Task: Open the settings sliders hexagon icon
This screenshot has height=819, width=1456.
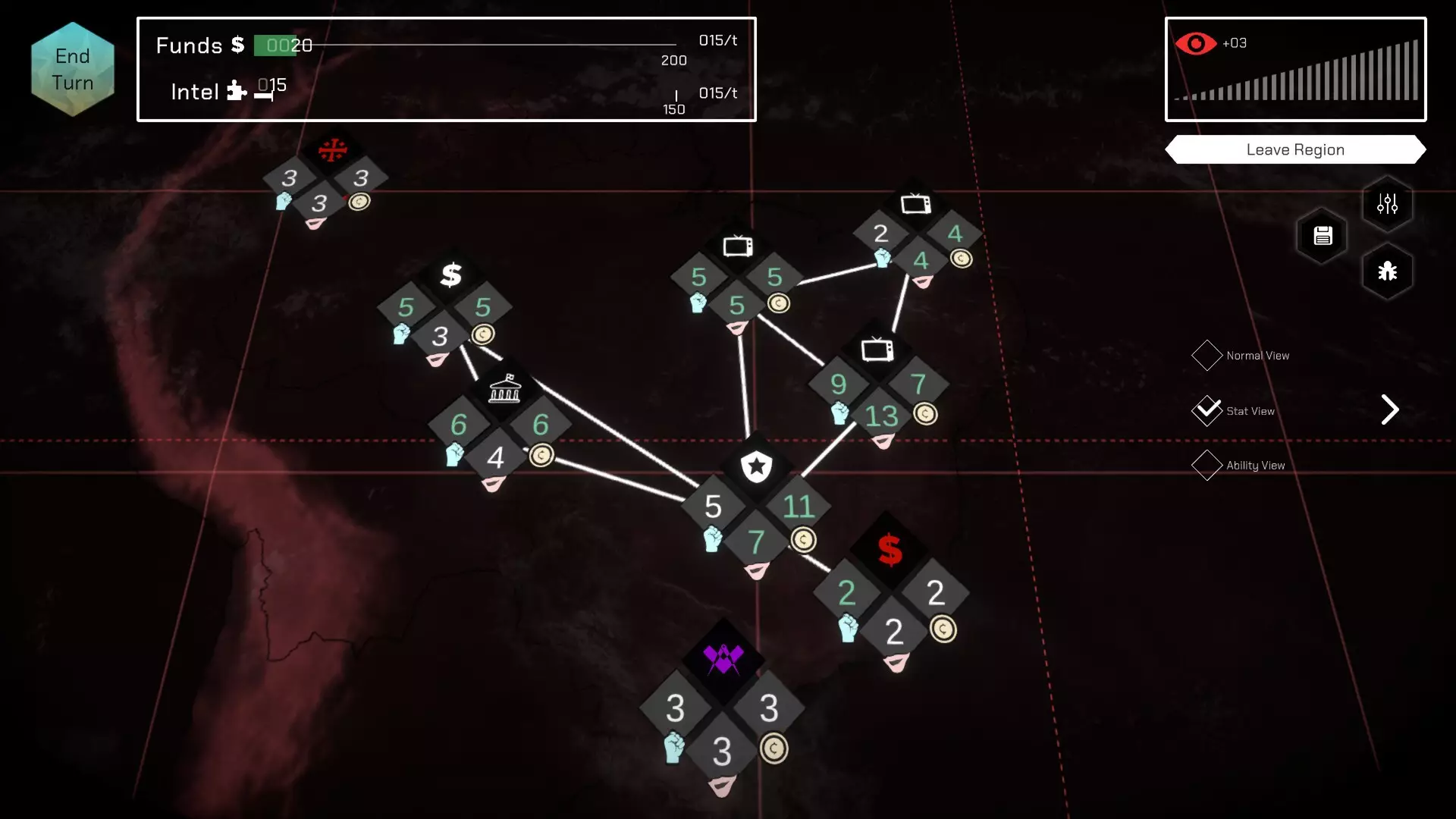Action: click(x=1388, y=203)
